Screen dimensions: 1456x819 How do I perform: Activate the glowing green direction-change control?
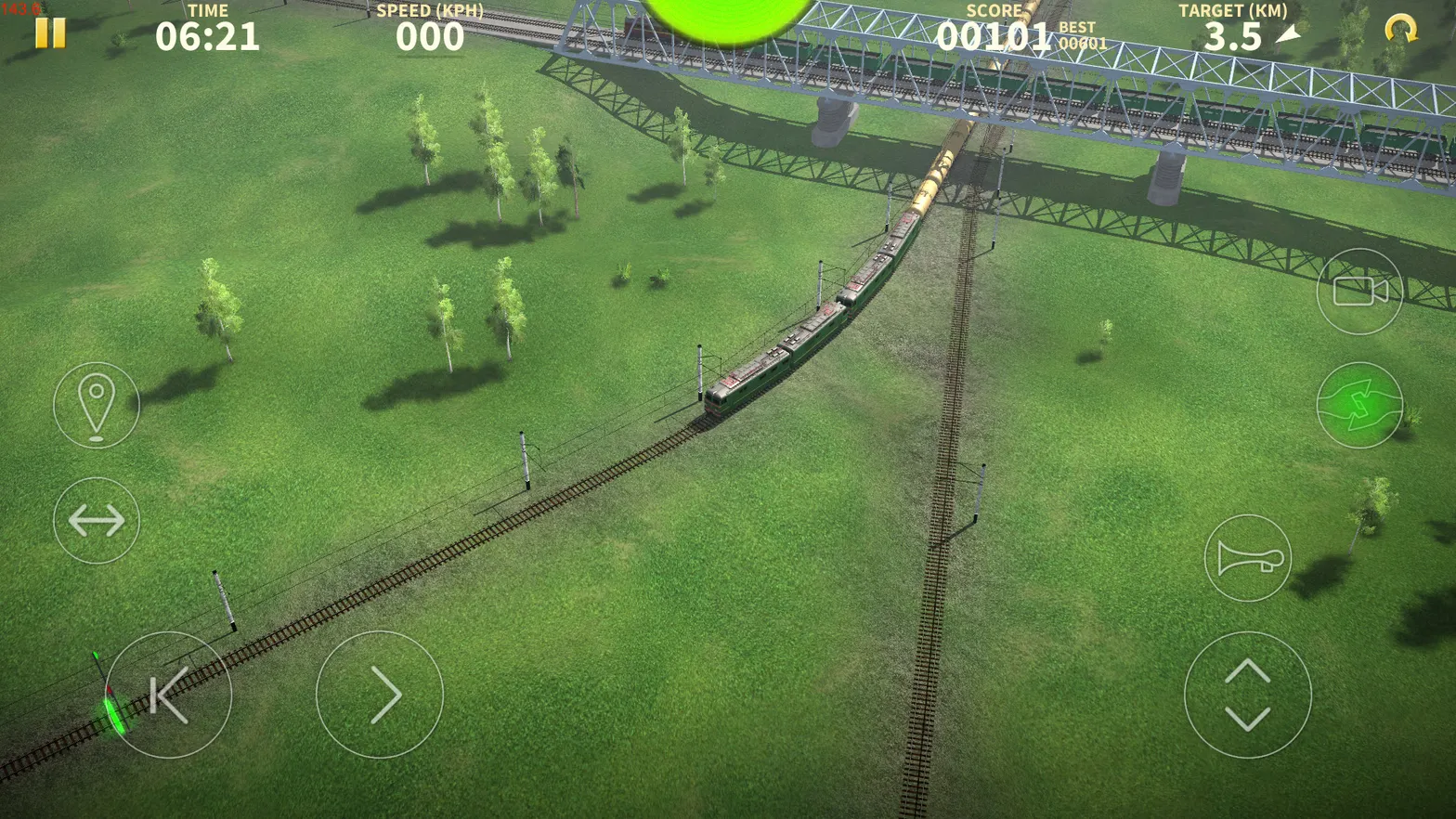(1359, 406)
